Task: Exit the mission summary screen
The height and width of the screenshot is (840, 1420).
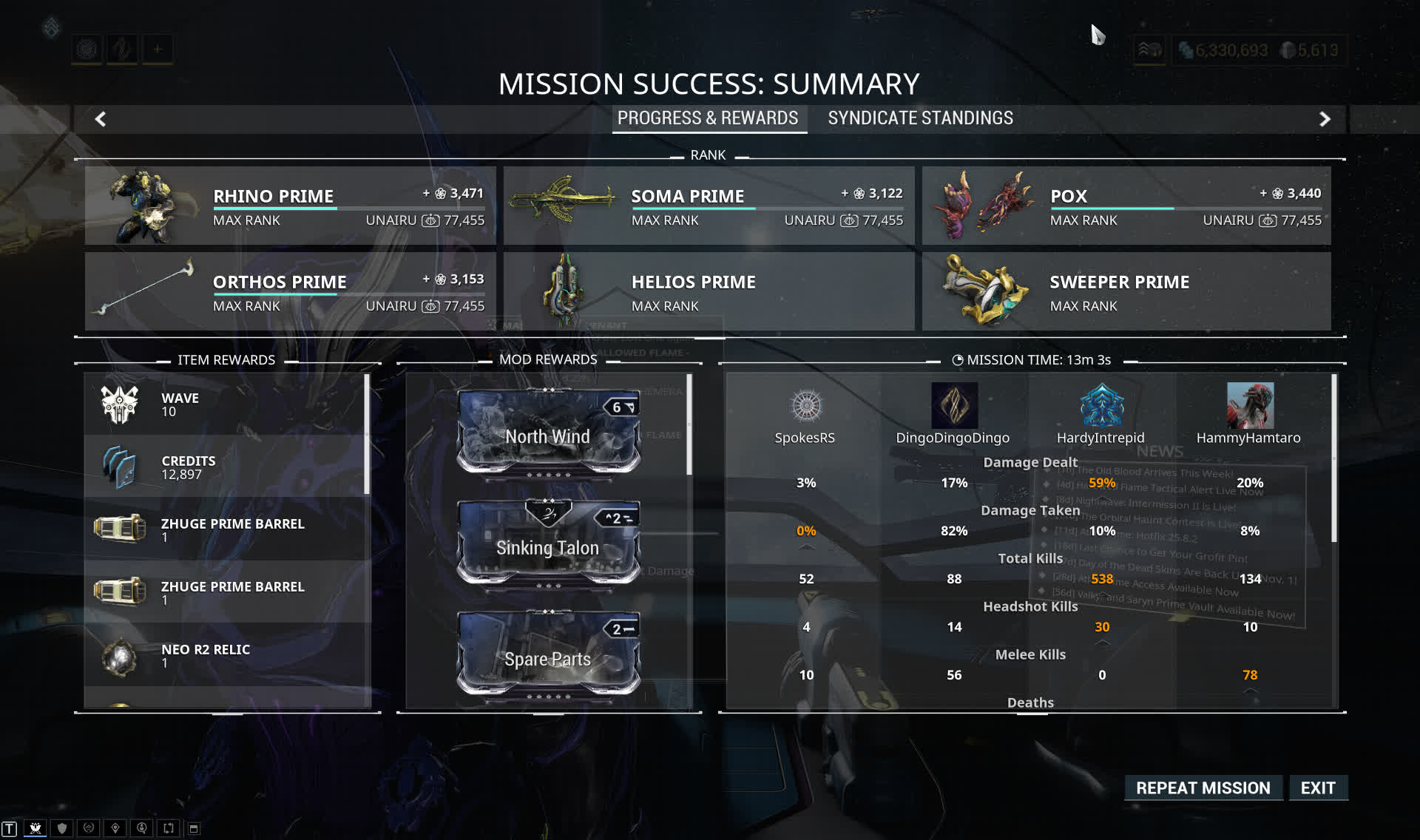Action: [1318, 788]
